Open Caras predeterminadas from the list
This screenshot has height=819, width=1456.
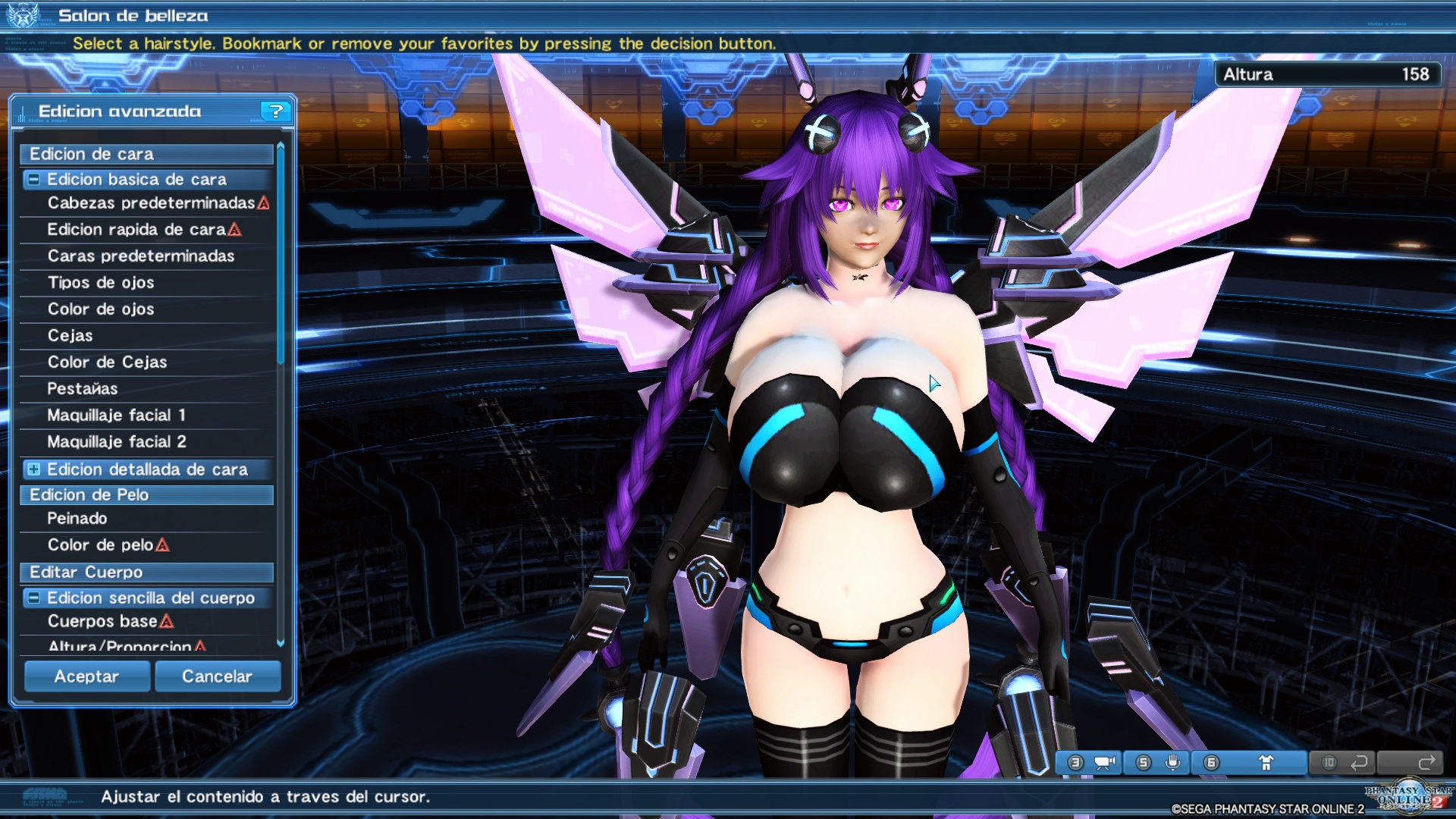(140, 256)
